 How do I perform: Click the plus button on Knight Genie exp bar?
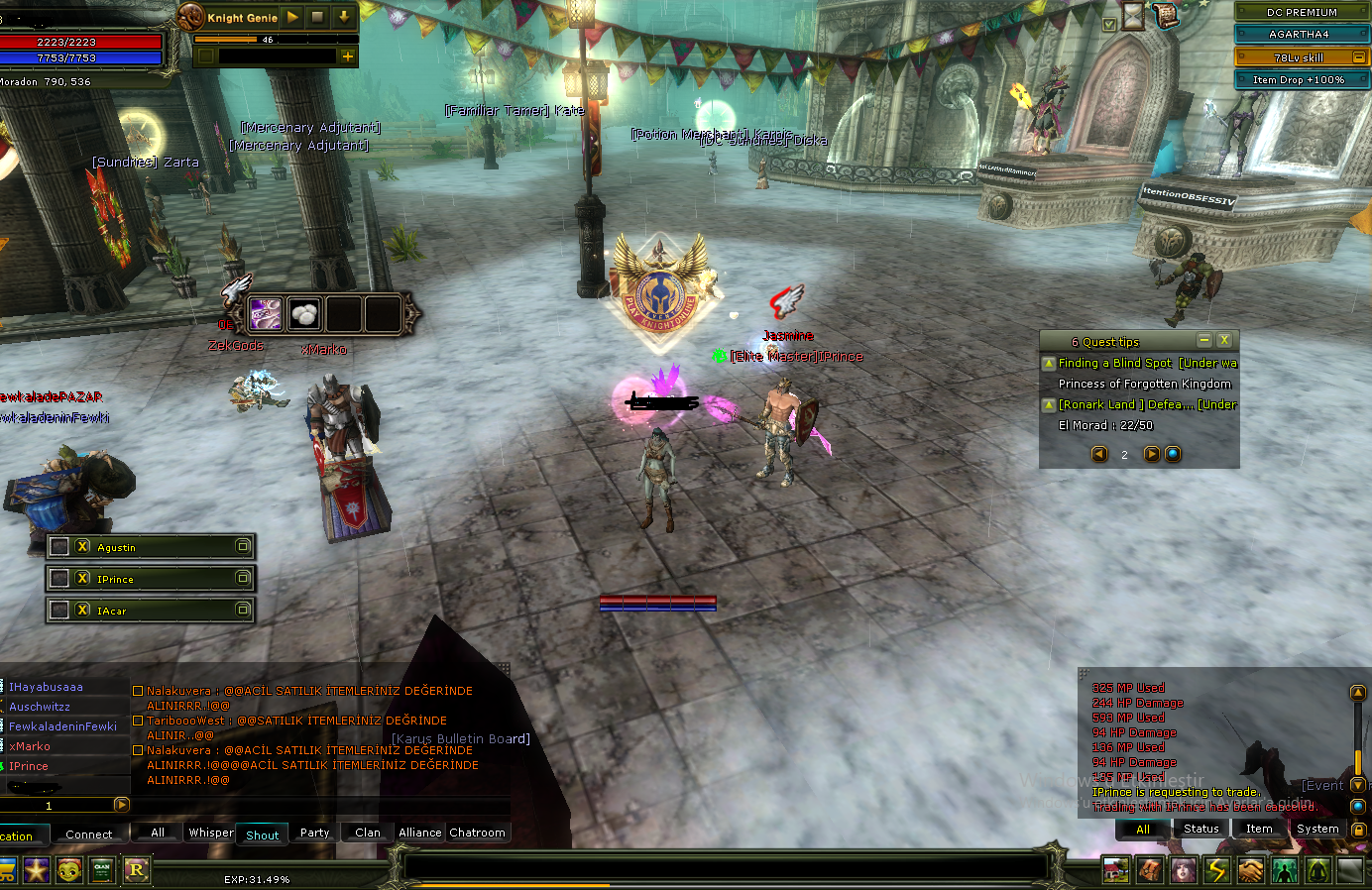(x=347, y=56)
